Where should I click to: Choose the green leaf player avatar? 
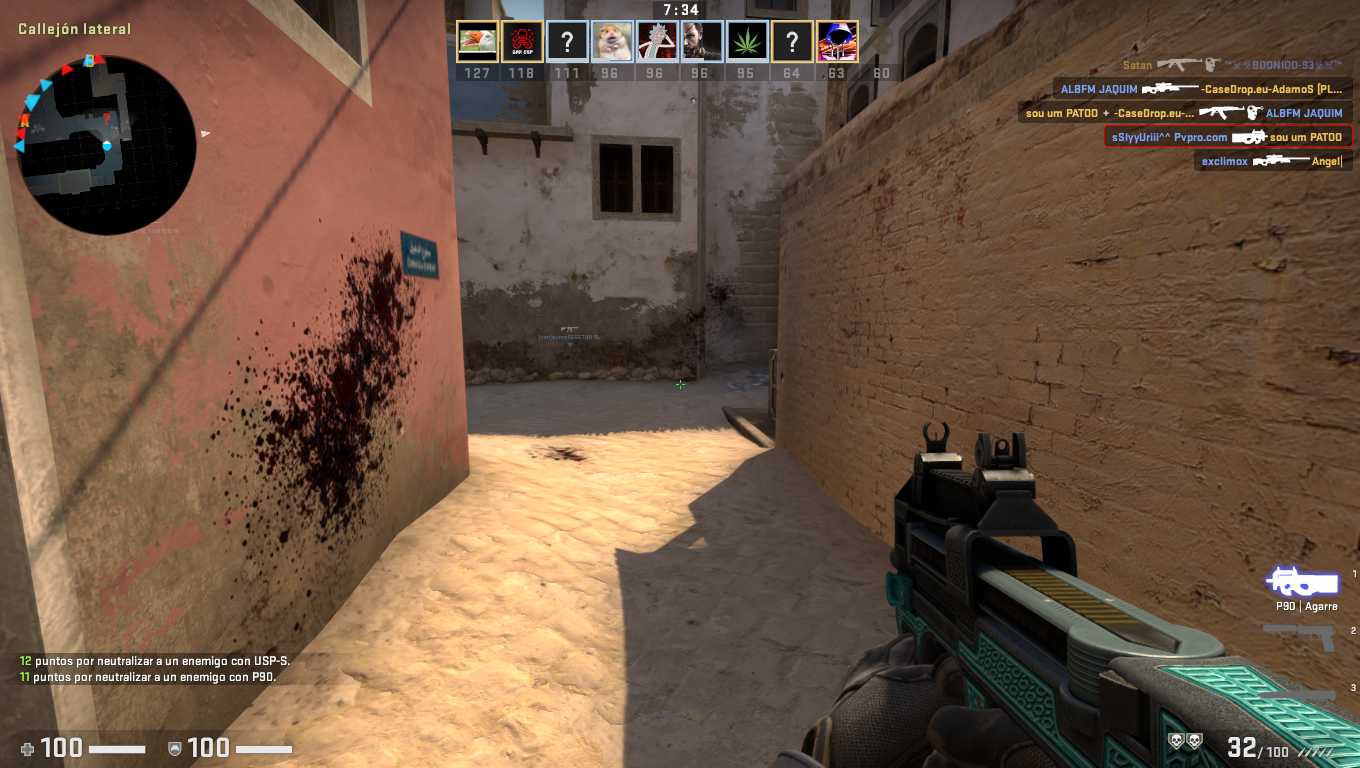[747, 42]
